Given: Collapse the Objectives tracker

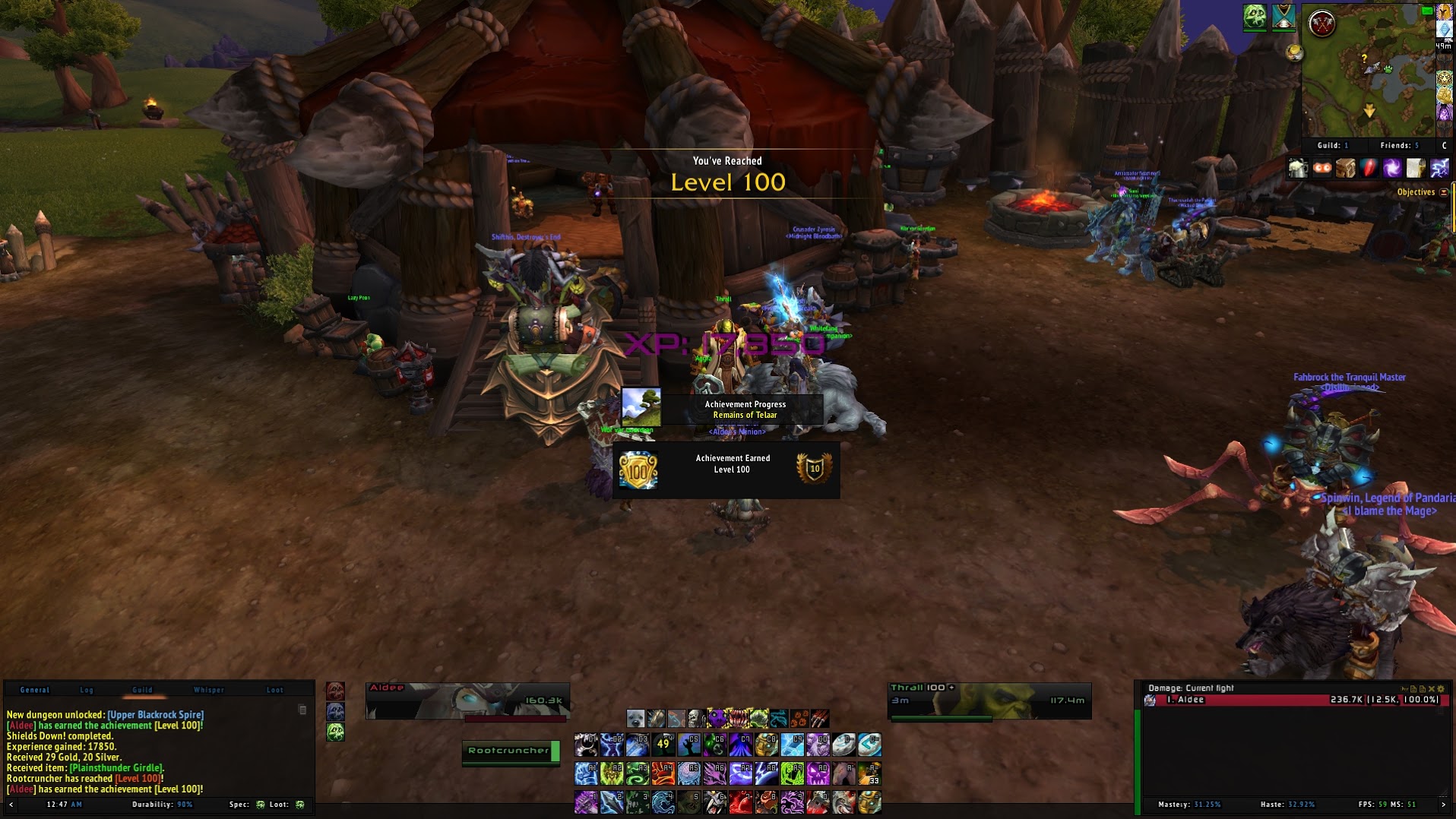Looking at the screenshot, I should click(1444, 192).
